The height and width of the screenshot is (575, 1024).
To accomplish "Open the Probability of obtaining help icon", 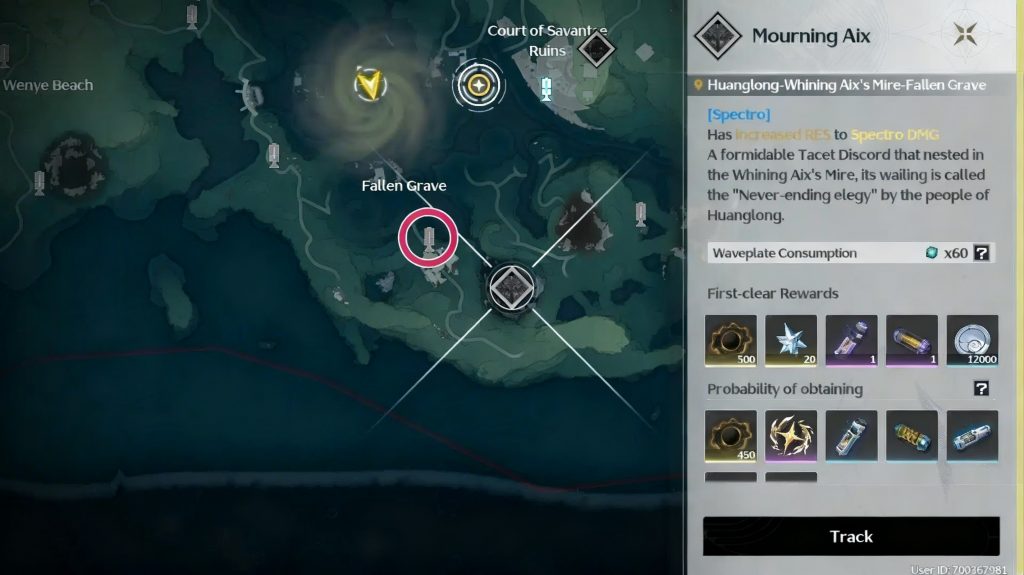I will (982, 389).
